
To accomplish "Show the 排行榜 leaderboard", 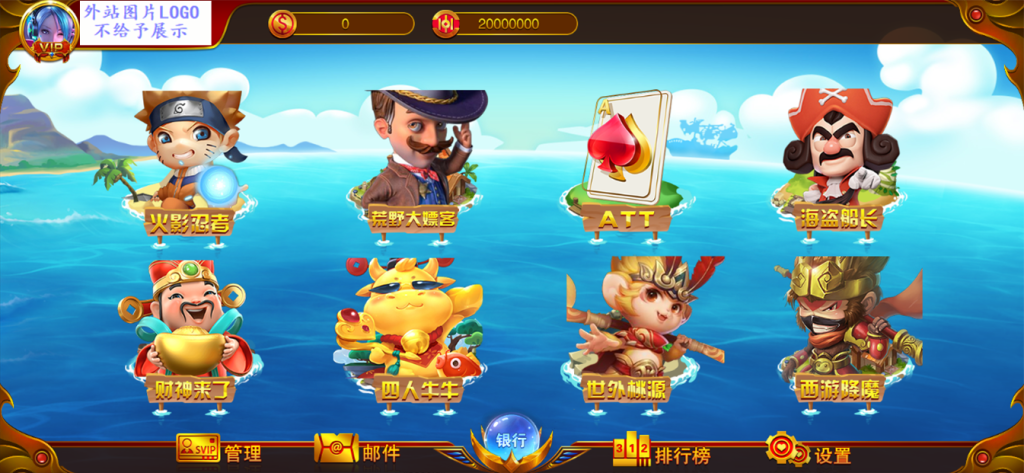I will pos(661,453).
